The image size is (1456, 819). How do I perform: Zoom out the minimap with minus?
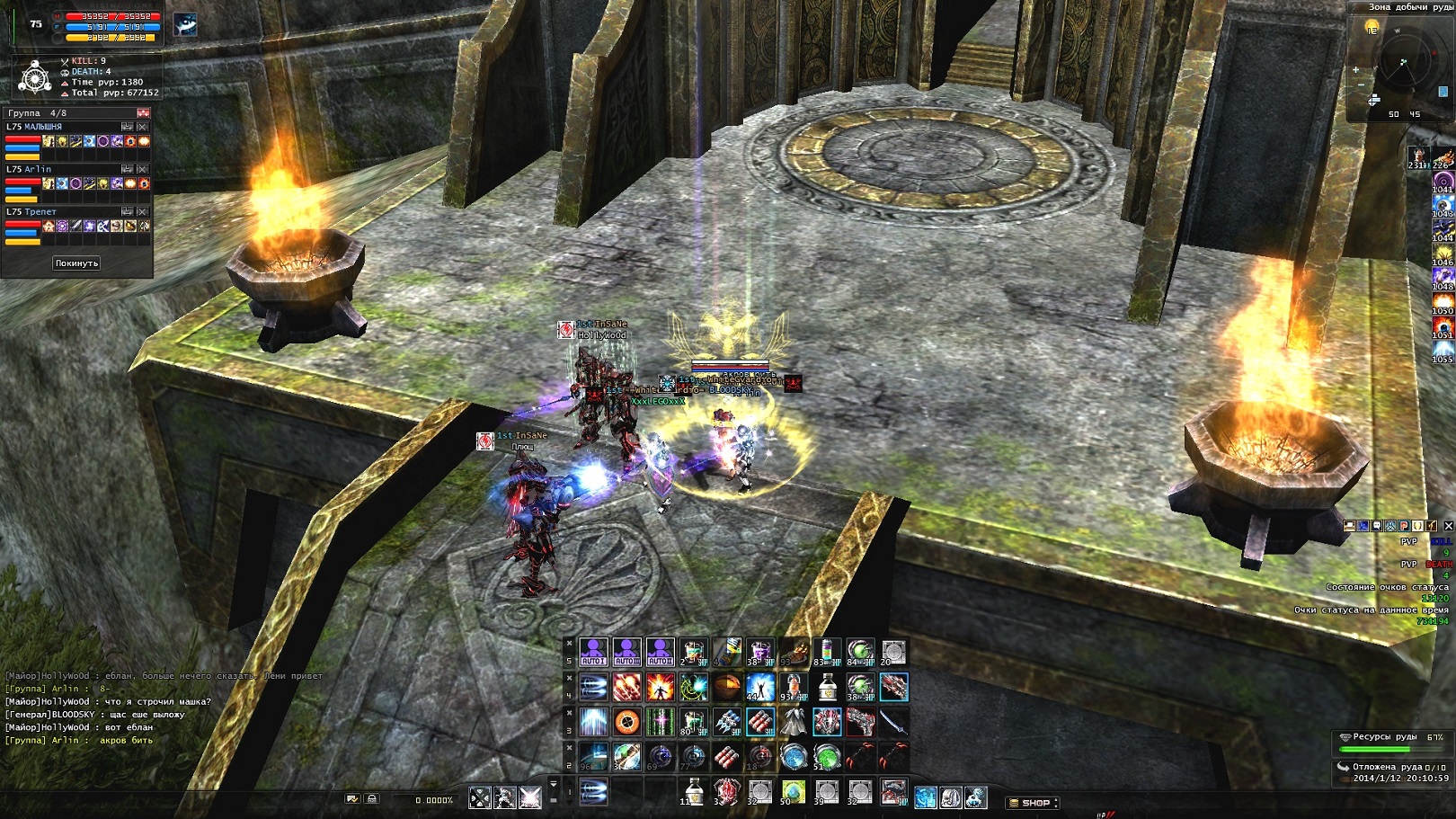[1361, 85]
